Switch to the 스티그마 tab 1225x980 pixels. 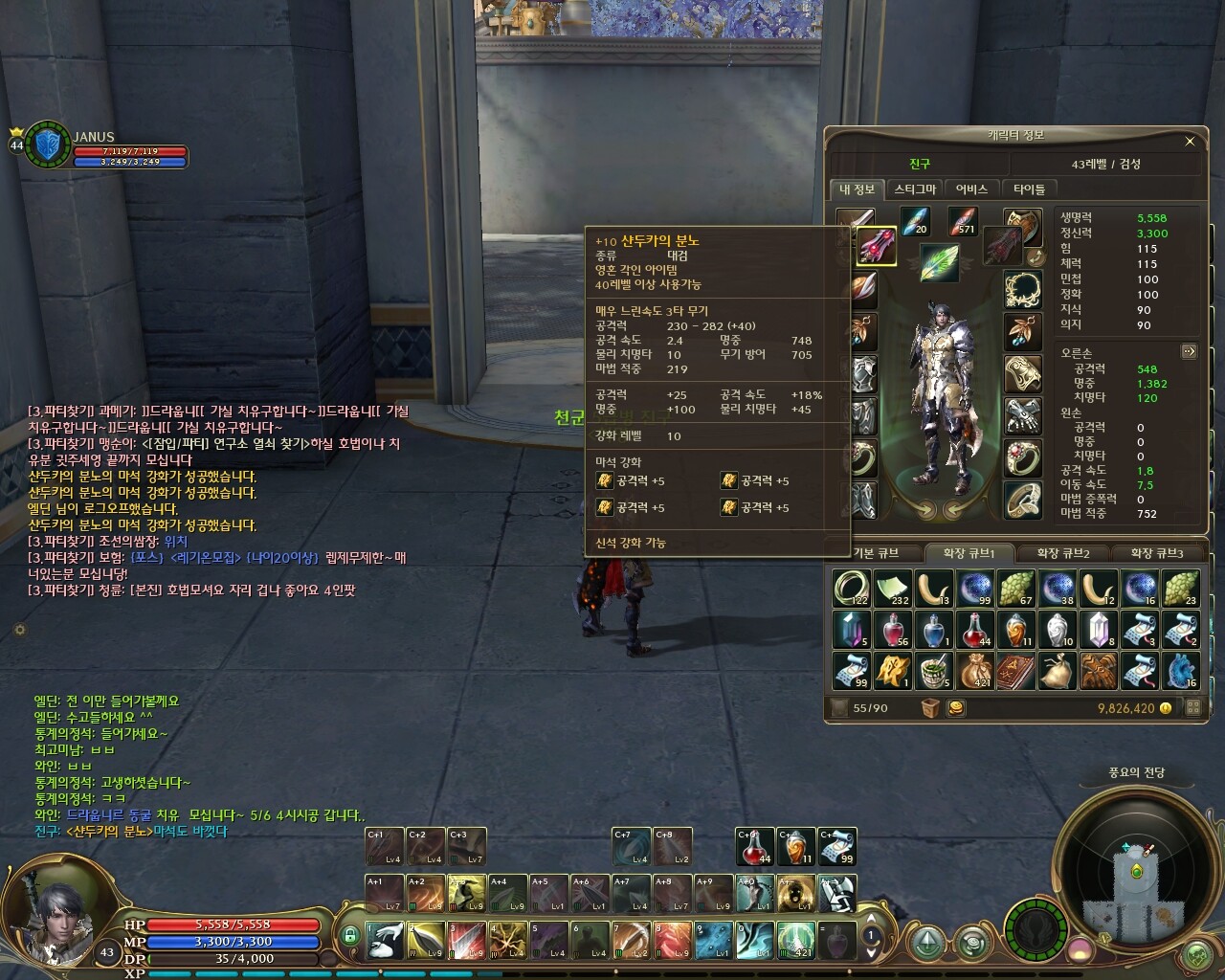[914, 189]
